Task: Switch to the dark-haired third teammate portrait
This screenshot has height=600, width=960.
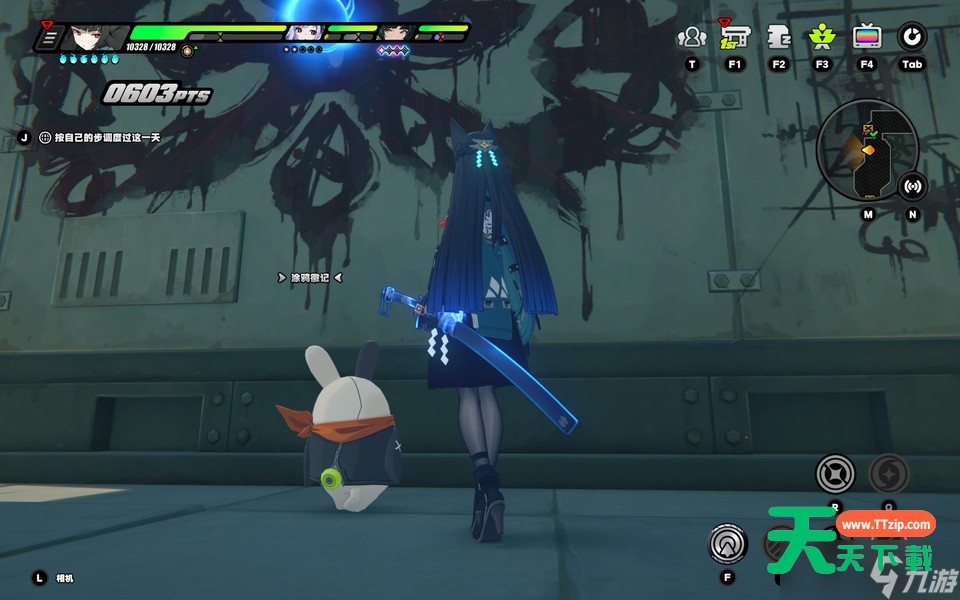Action: coord(397,33)
